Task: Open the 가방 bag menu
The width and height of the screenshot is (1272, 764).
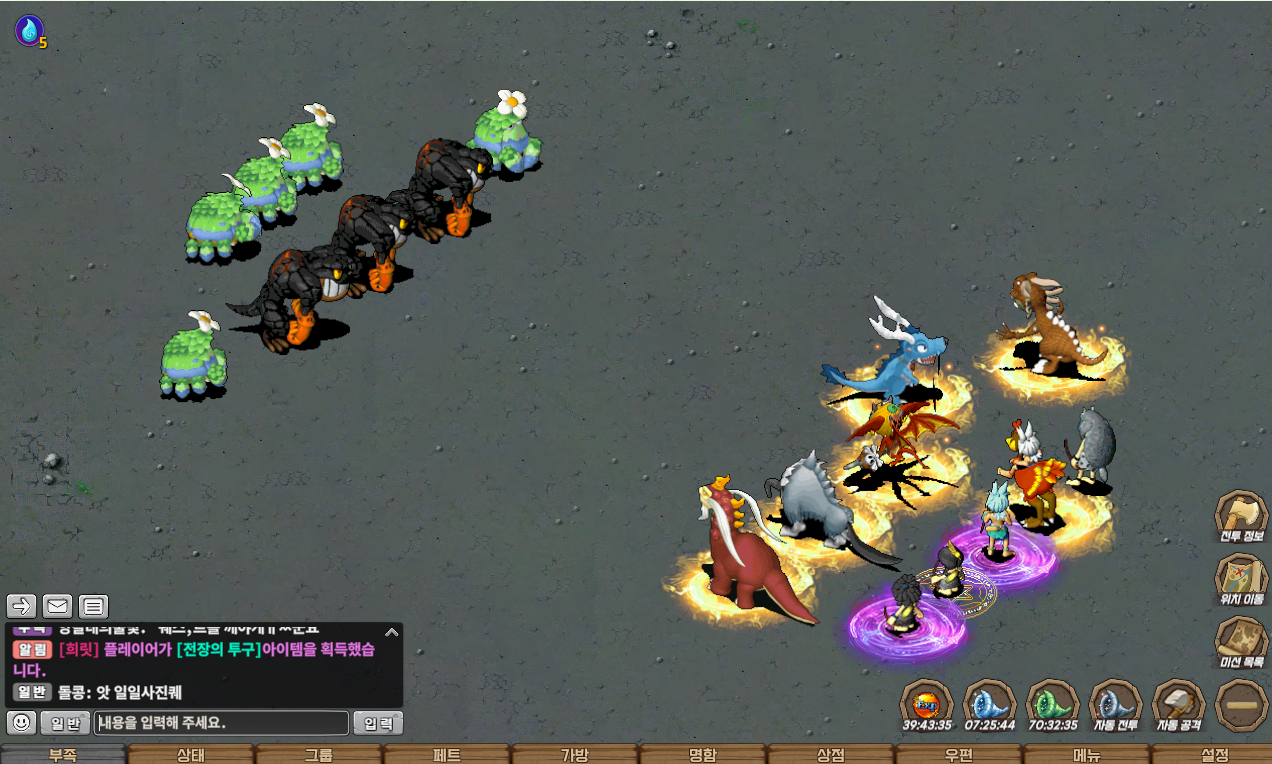Action: [574, 755]
